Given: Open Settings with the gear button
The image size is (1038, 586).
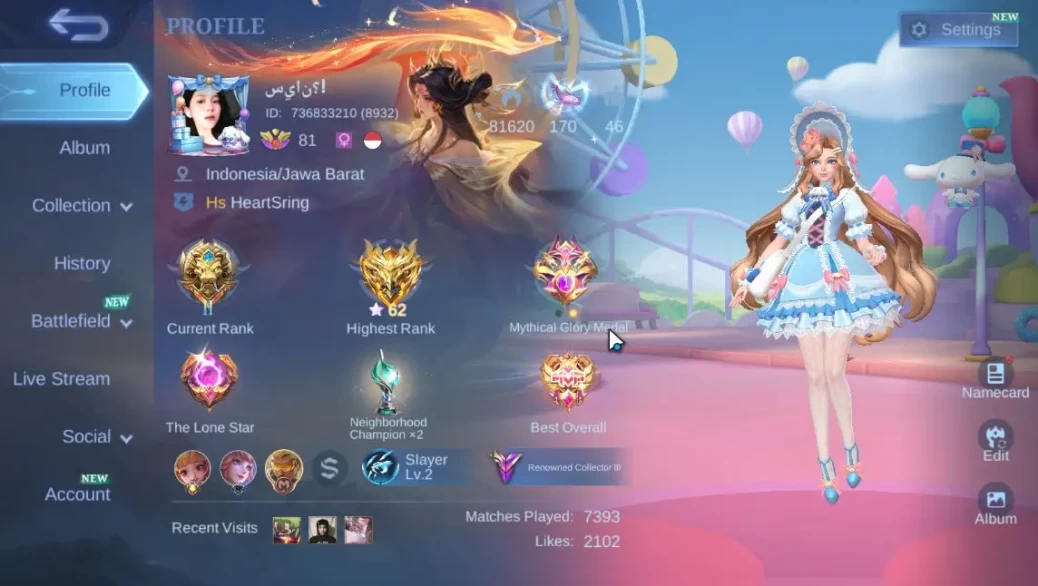Looking at the screenshot, I should (x=957, y=30).
